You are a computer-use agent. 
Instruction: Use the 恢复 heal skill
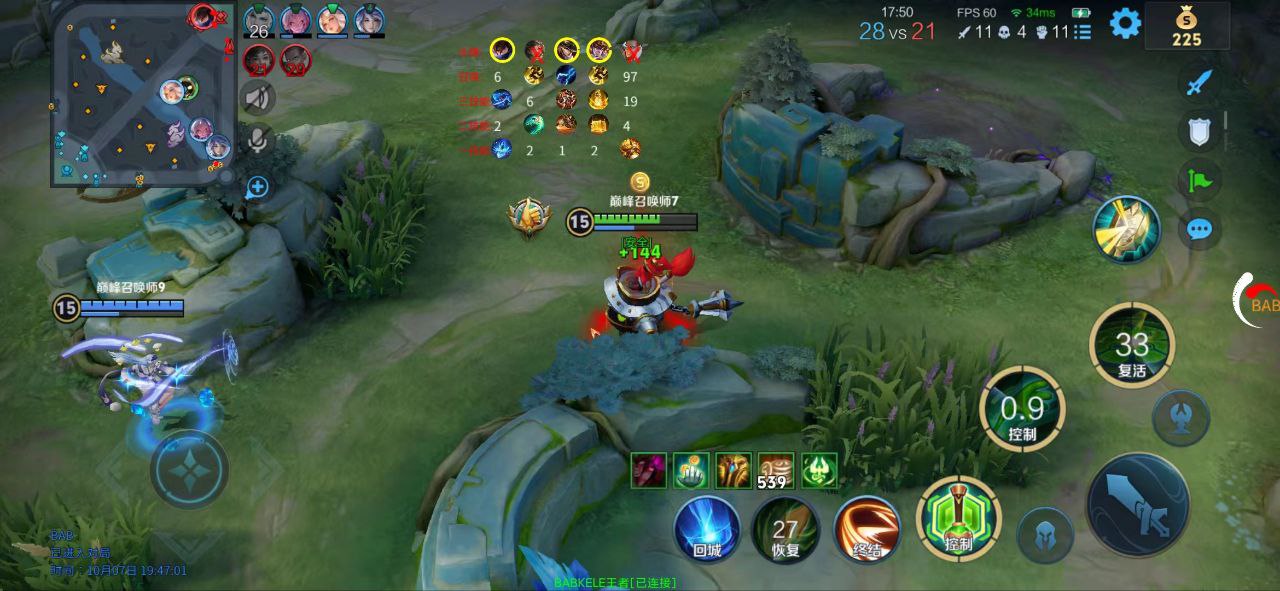(786, 528)
